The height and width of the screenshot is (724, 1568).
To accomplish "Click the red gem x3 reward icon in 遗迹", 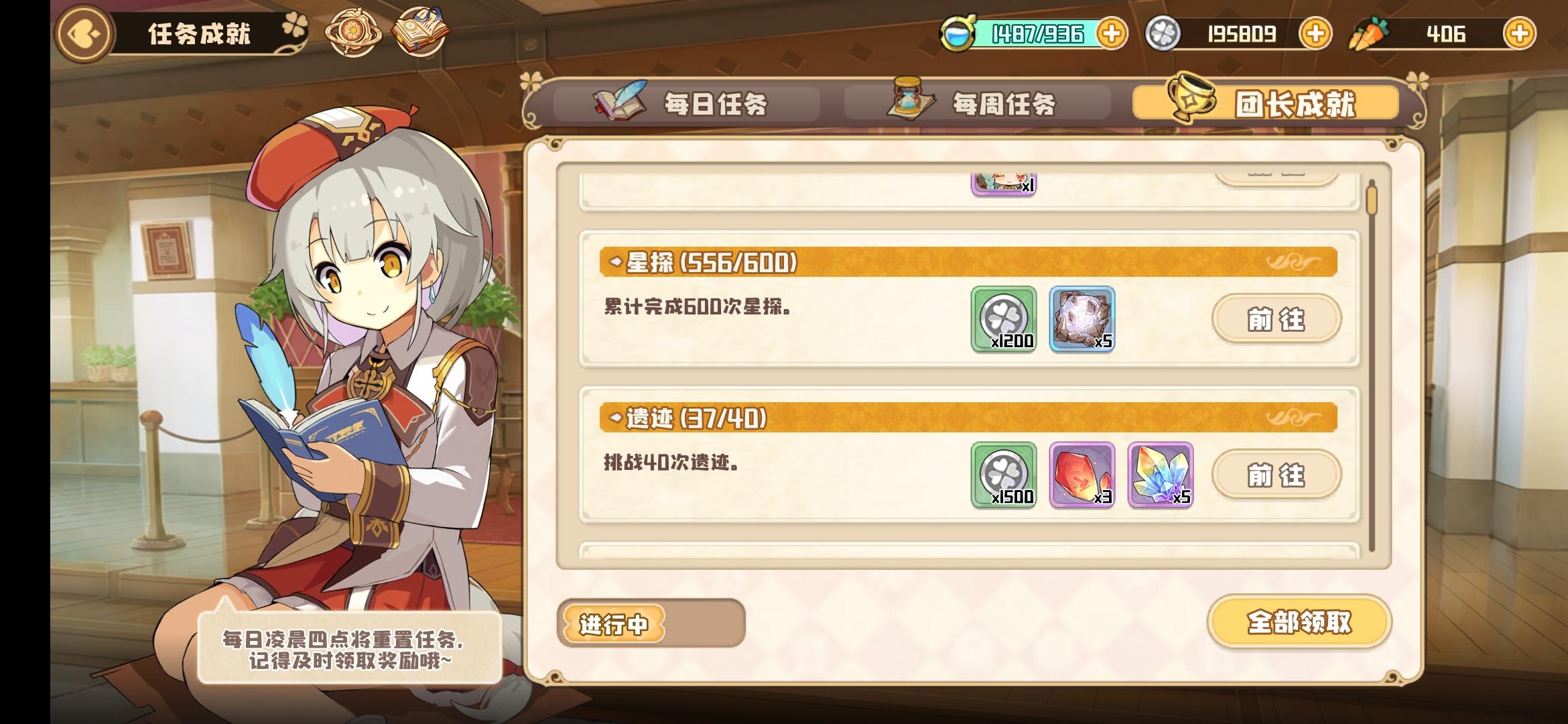I will click(x=1083, y=476).
